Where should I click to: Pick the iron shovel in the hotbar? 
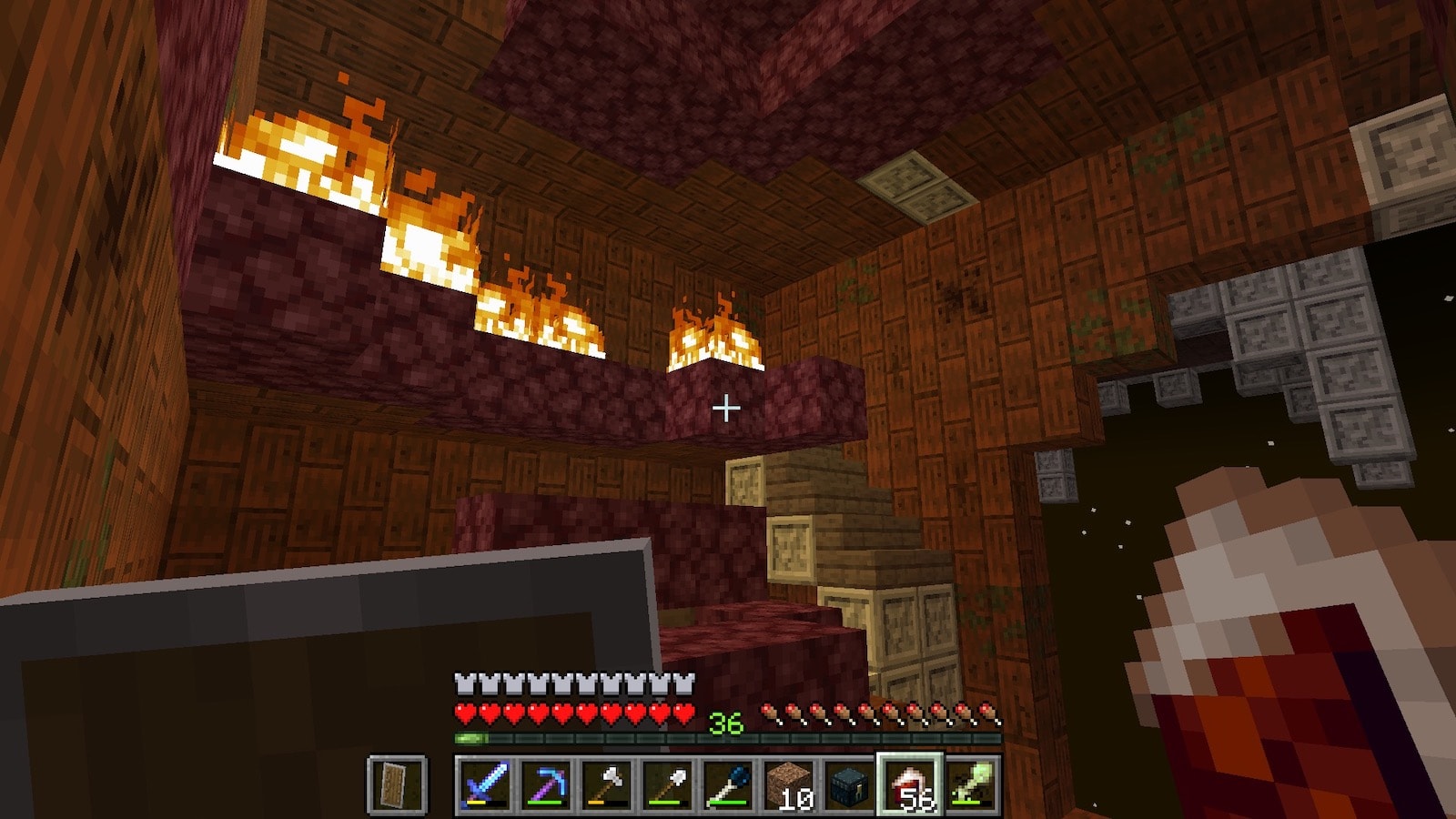668,784
